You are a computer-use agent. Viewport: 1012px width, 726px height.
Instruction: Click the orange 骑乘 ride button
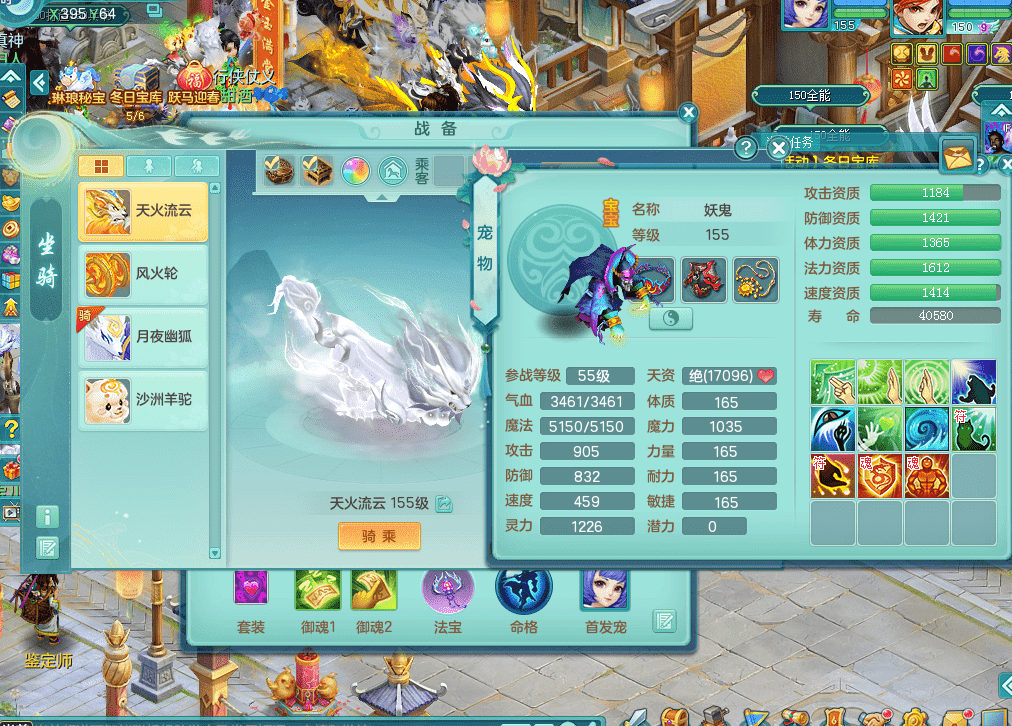[378, 536]
